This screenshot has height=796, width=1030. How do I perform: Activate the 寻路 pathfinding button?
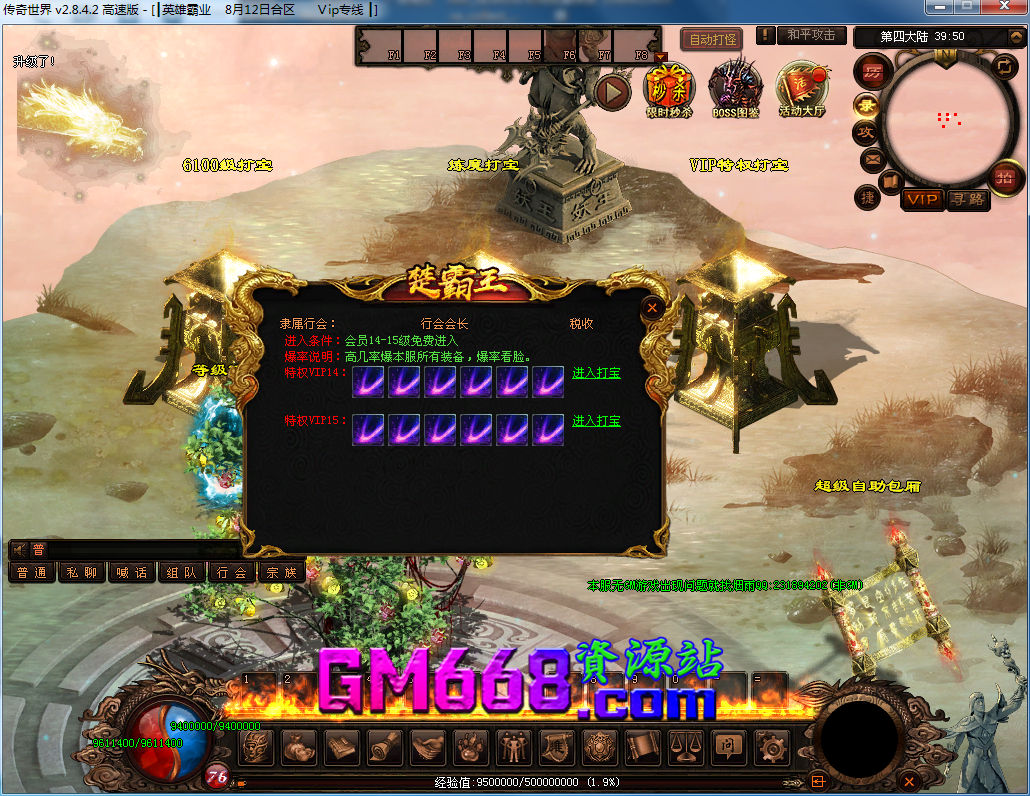966,200
